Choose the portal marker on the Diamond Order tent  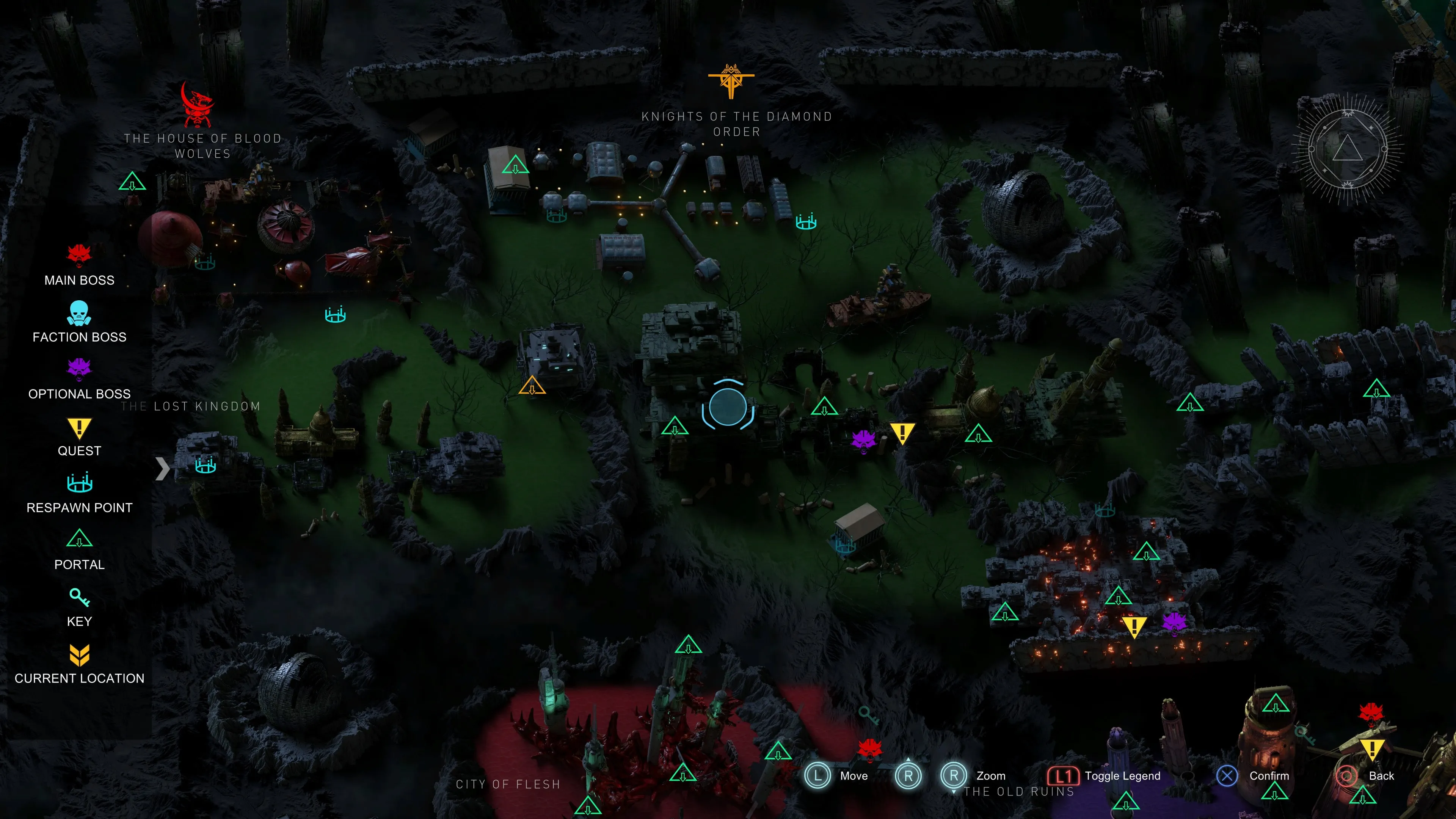(x=515, y=166)
